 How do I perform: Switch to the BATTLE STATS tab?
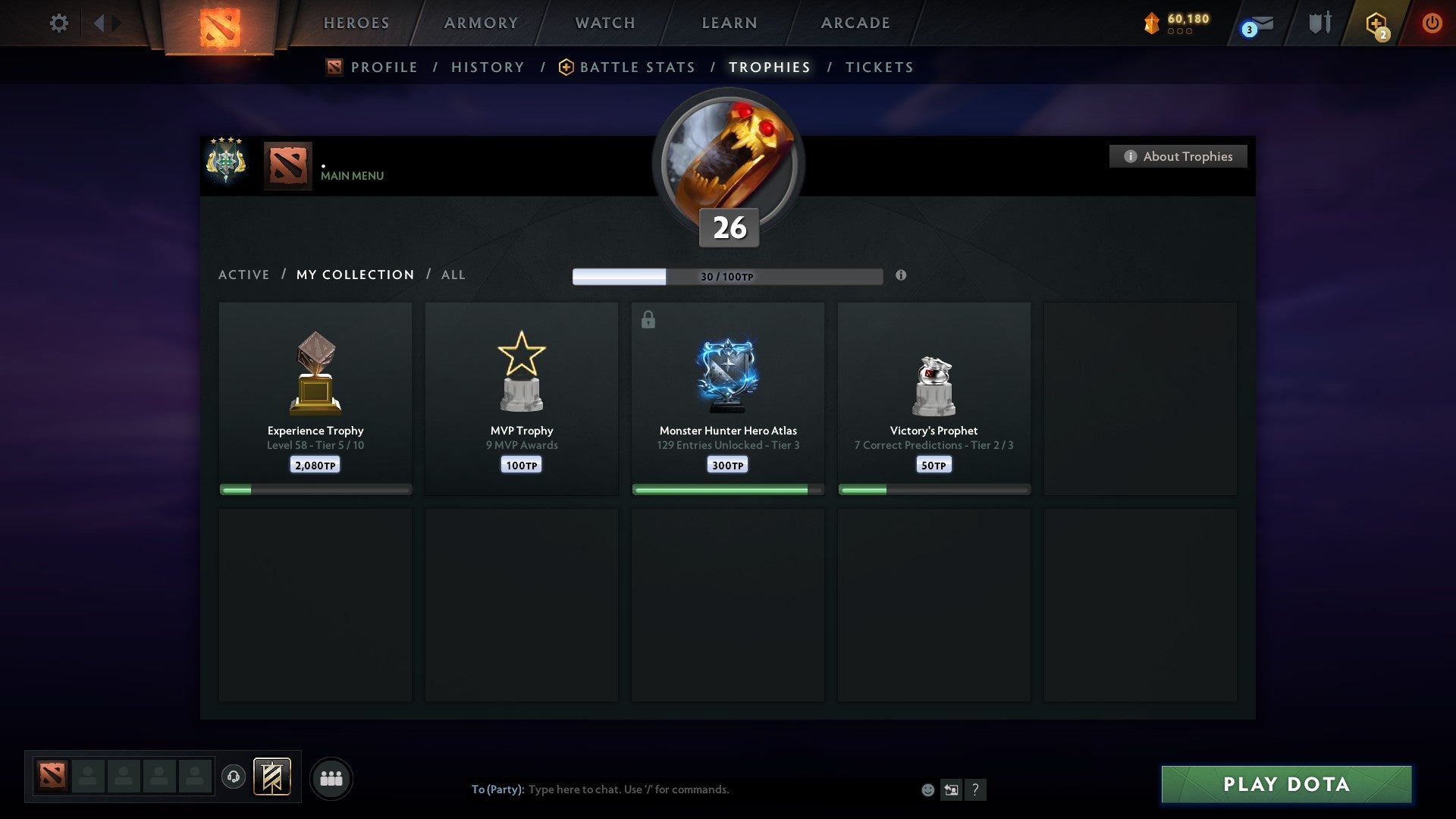pyautogui.click(x=636, y=67)
